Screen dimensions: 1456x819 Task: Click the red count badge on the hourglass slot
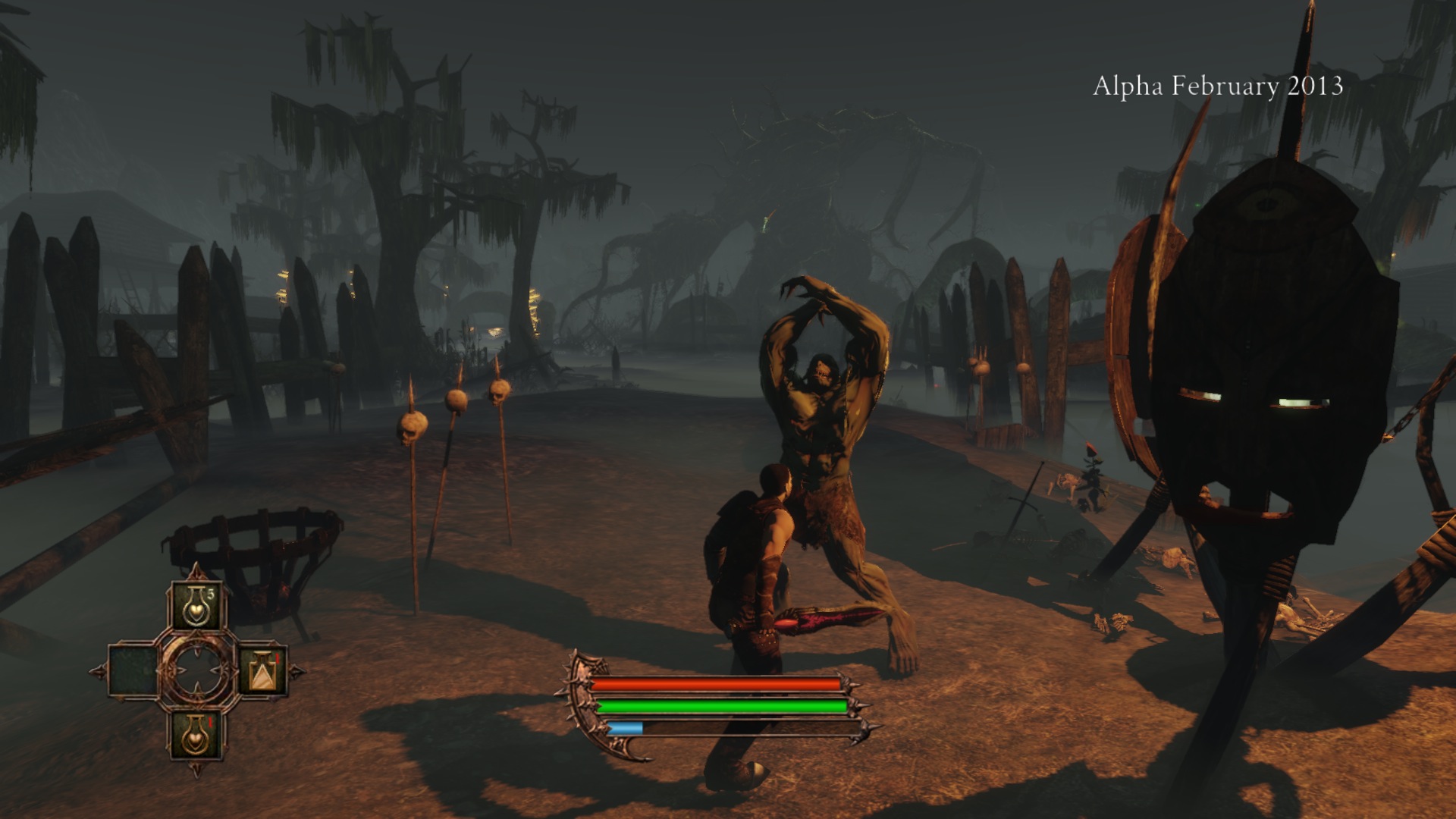277,657
